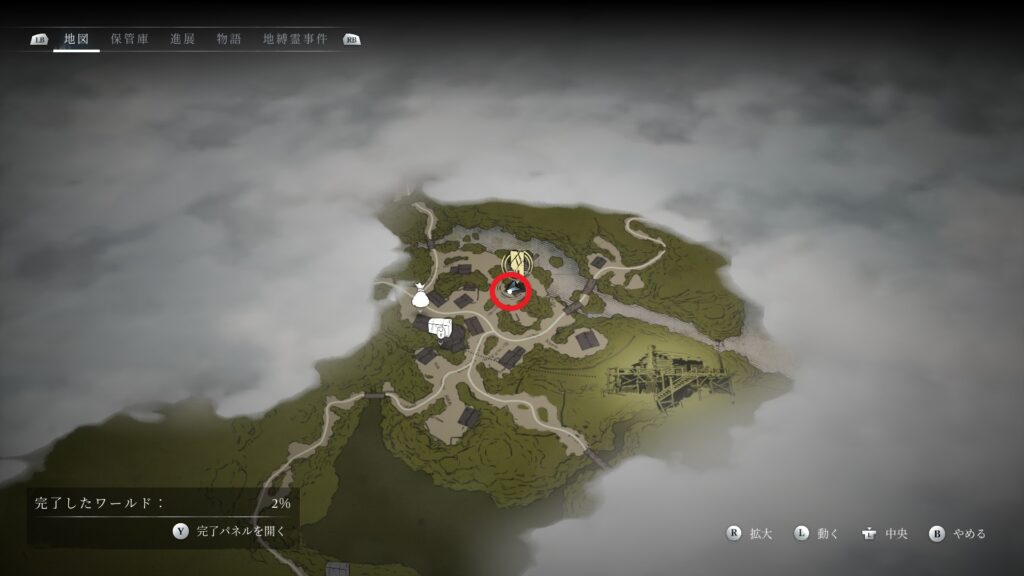Open the 完了パネルを開く completion panel

[x=229, y=531]
